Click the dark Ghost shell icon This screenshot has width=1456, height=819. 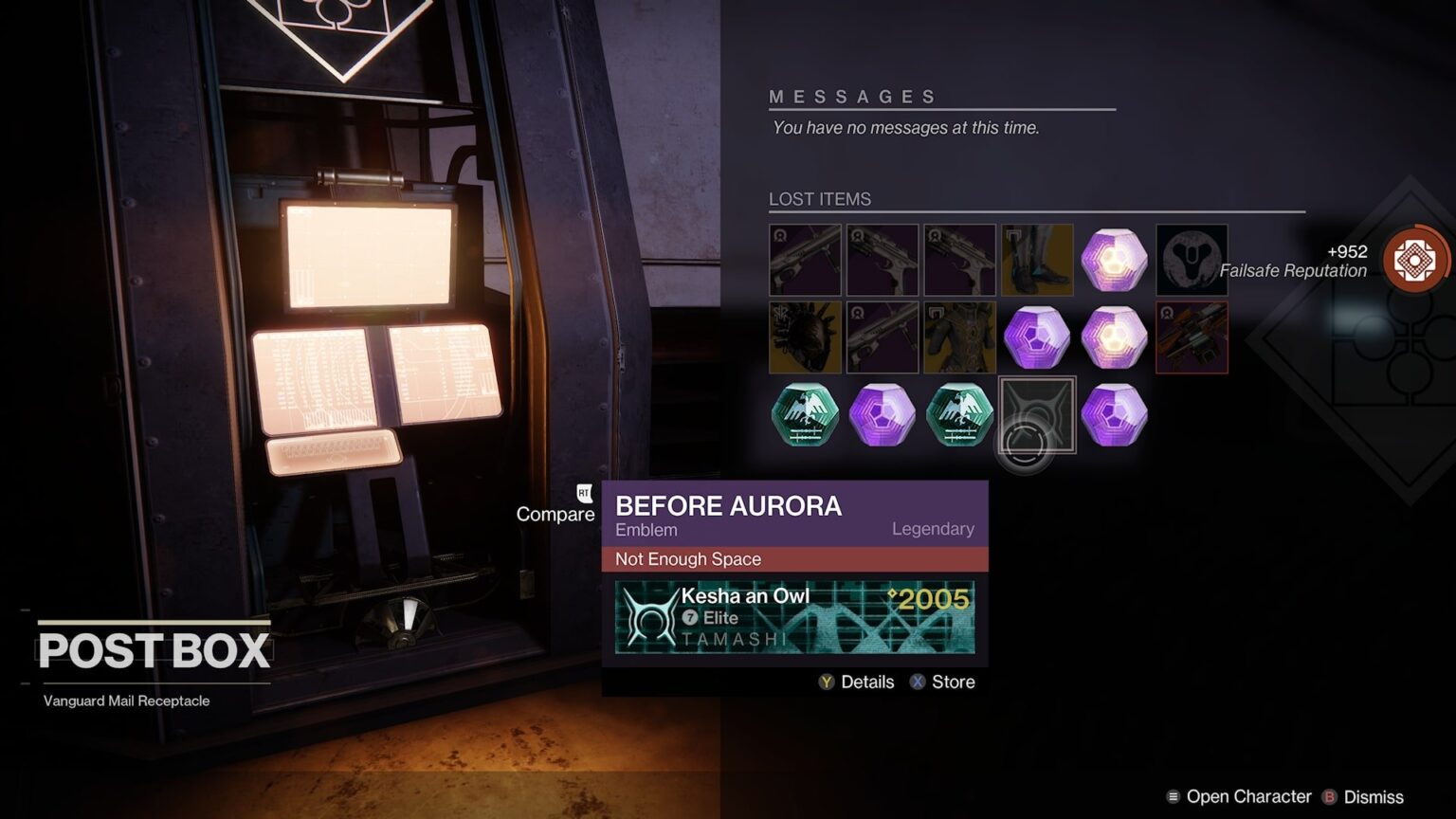click(1191, 259)
